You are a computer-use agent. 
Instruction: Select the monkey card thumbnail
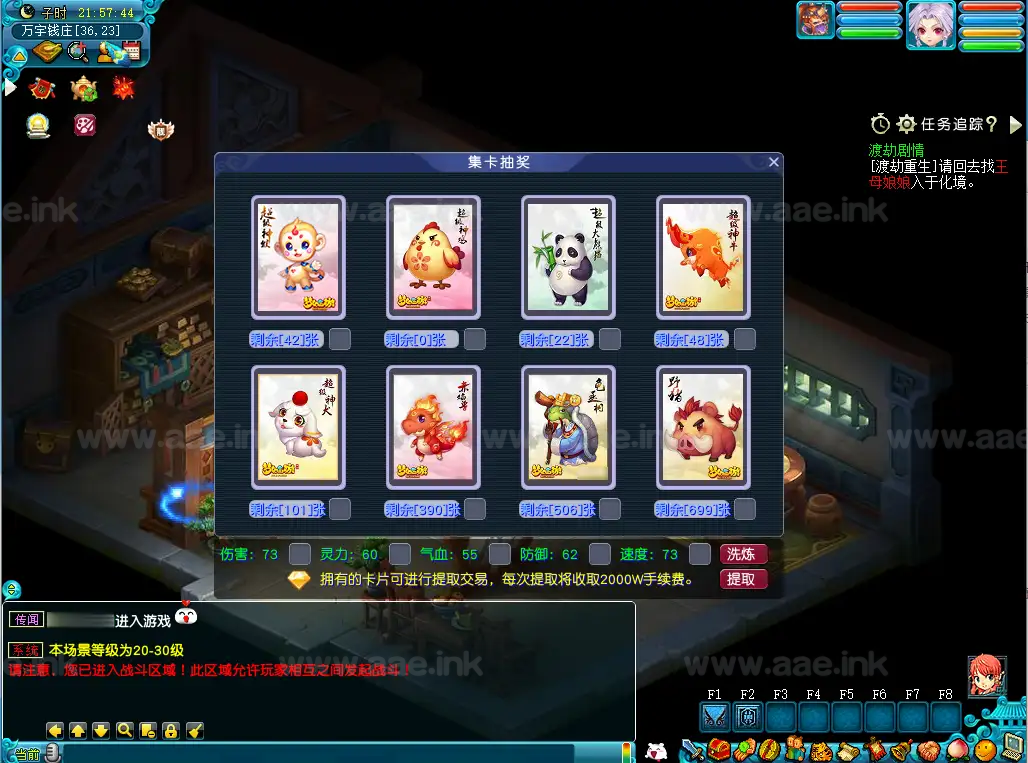pyautogui.click(x=298, y=258)
